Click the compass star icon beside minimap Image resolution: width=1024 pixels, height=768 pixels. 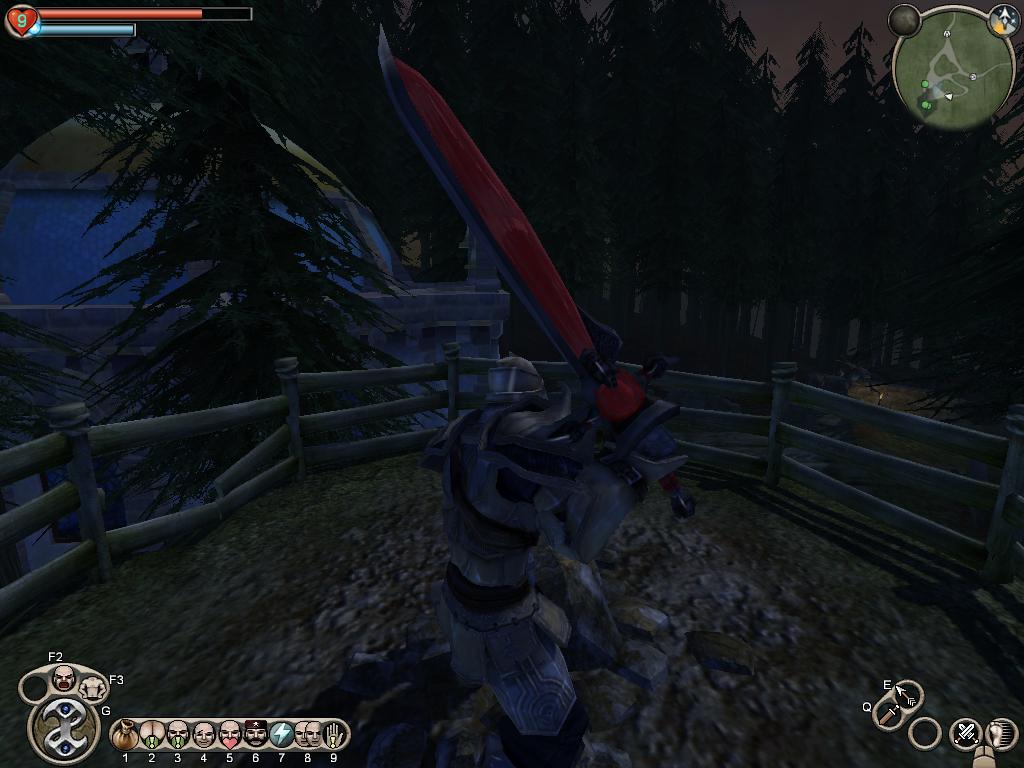[x=1002, y=19]
